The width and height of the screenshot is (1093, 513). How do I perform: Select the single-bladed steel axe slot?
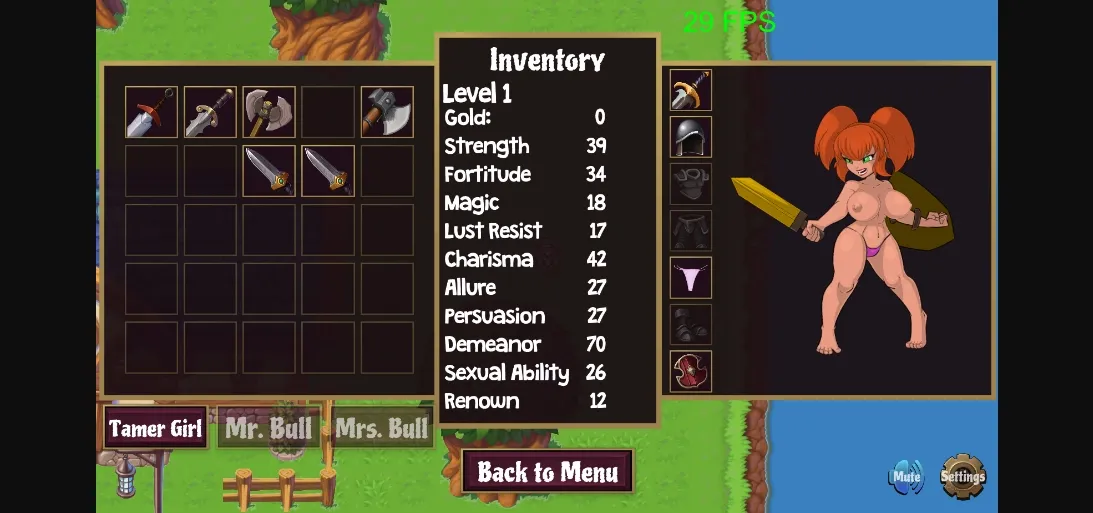(x=387, y=112)
